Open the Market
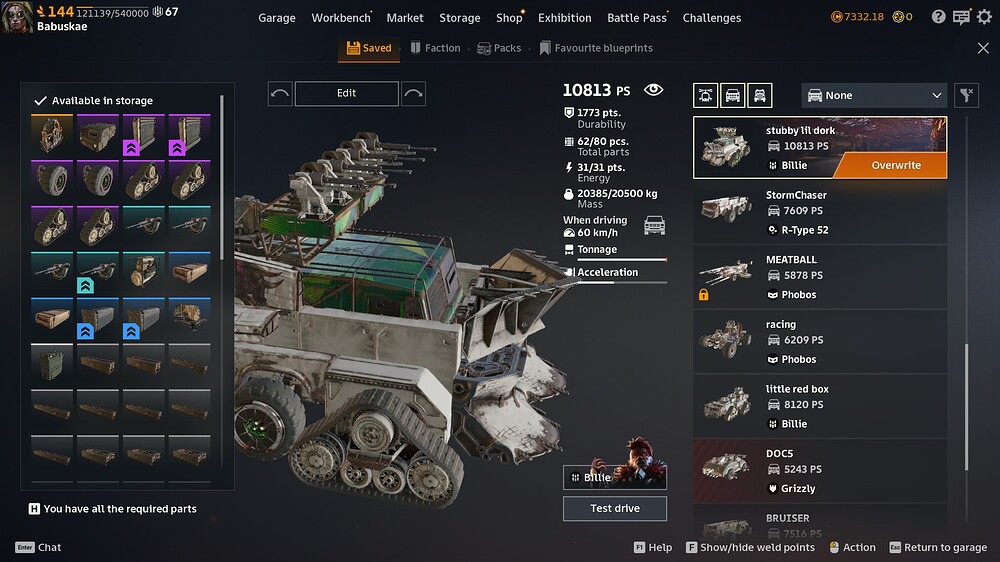 coord(405,18)
